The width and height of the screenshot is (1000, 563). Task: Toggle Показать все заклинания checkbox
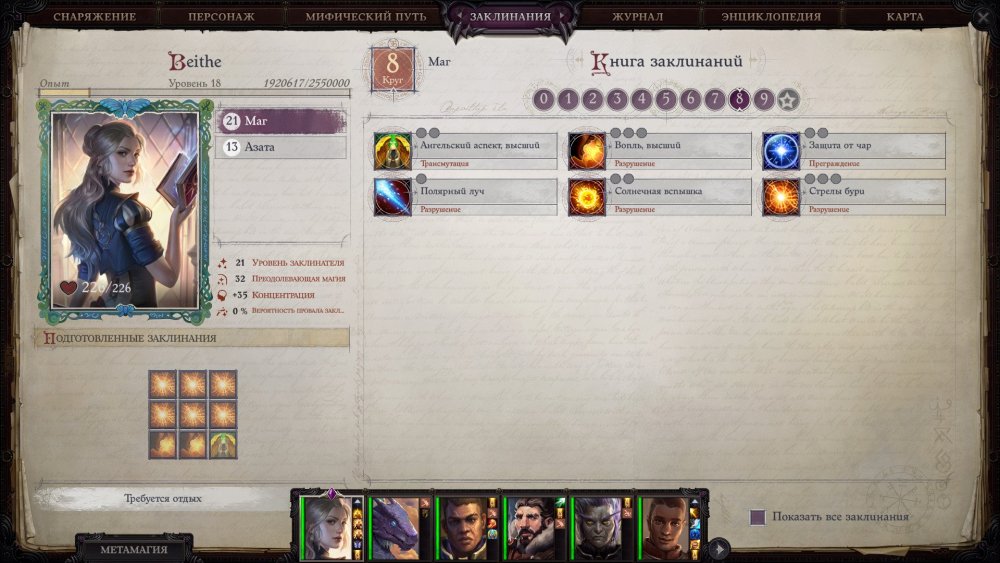click(x=758, y=517)
